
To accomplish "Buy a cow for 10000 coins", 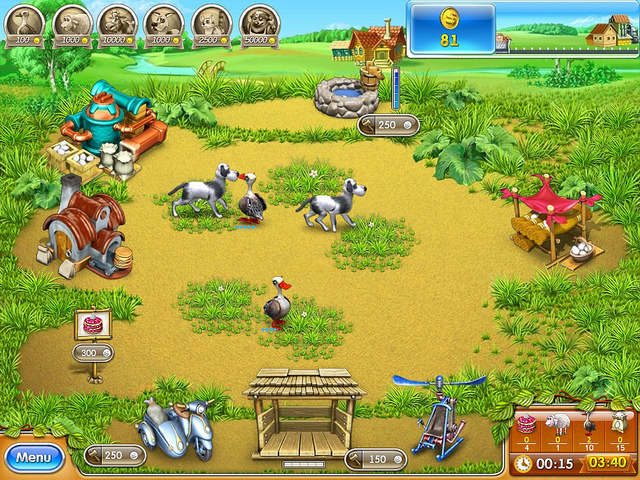I will (118, 21).
